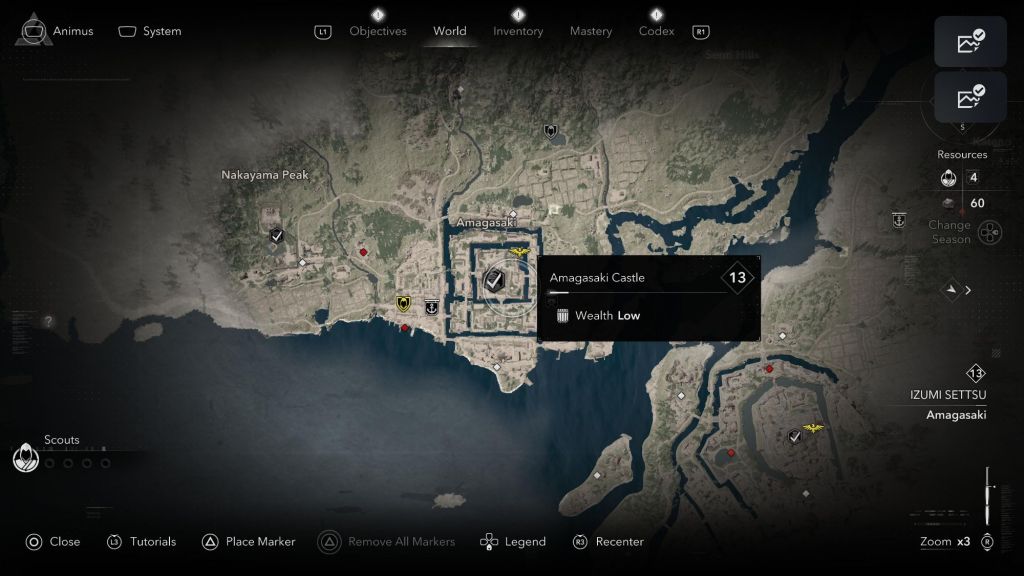The height and width of the screenshot is (576, 1024).
Task: Close the world map
Action: pos(52,541)
